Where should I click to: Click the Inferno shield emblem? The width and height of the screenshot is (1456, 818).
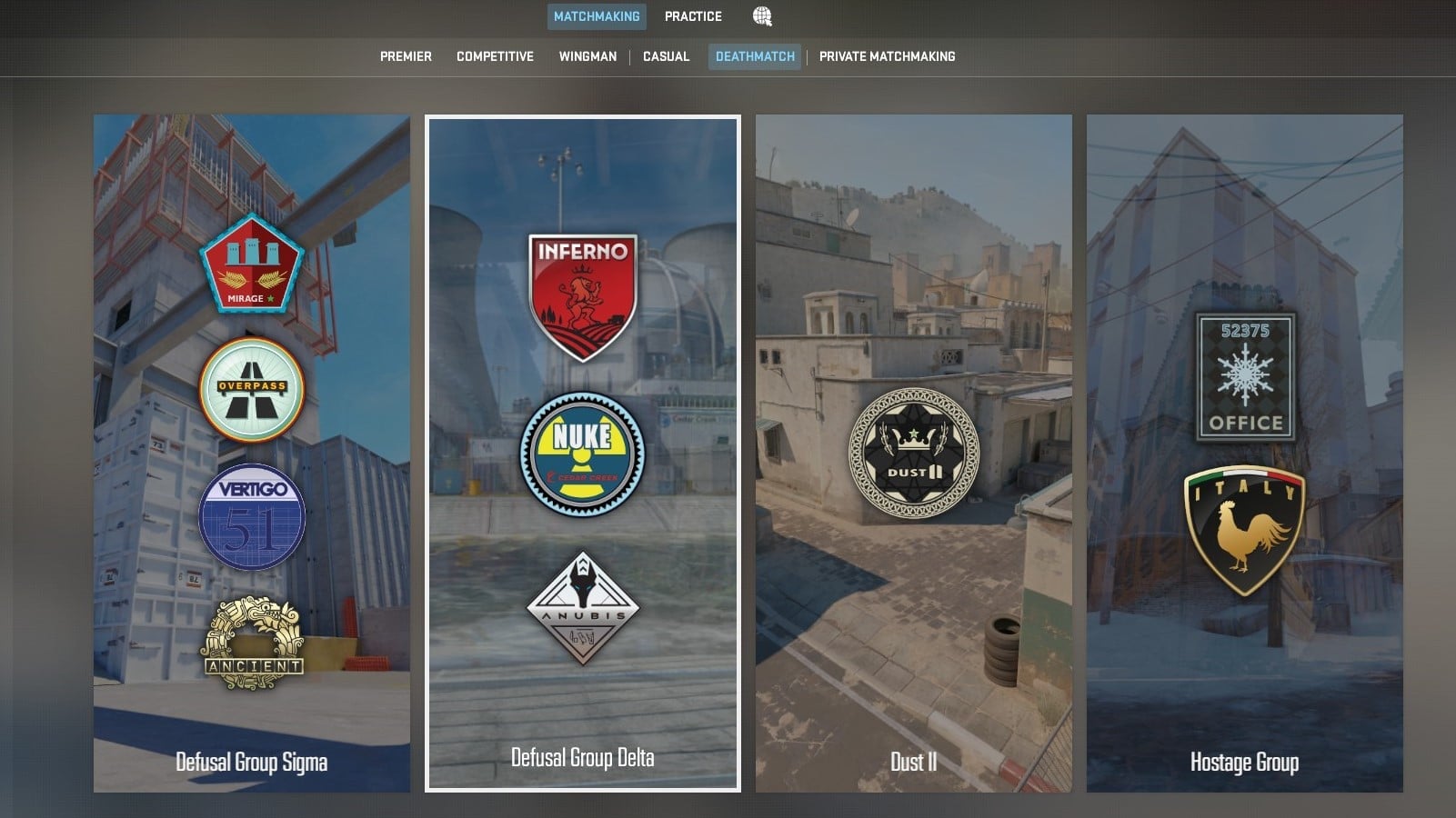pyautogui.click(x=582, y=283)
